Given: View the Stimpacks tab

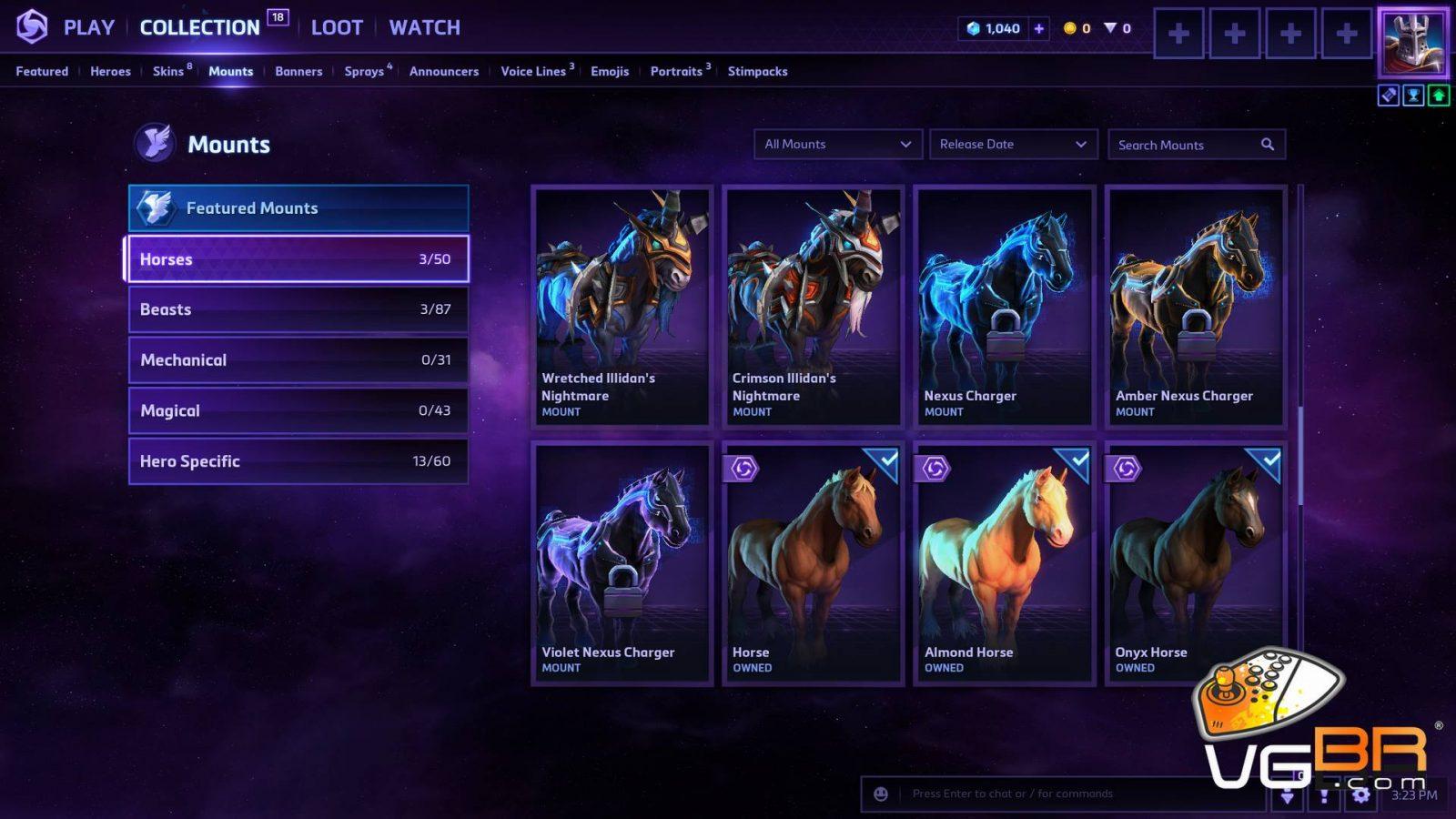Looking at the screenshot, I should click(x=757, y=71).
